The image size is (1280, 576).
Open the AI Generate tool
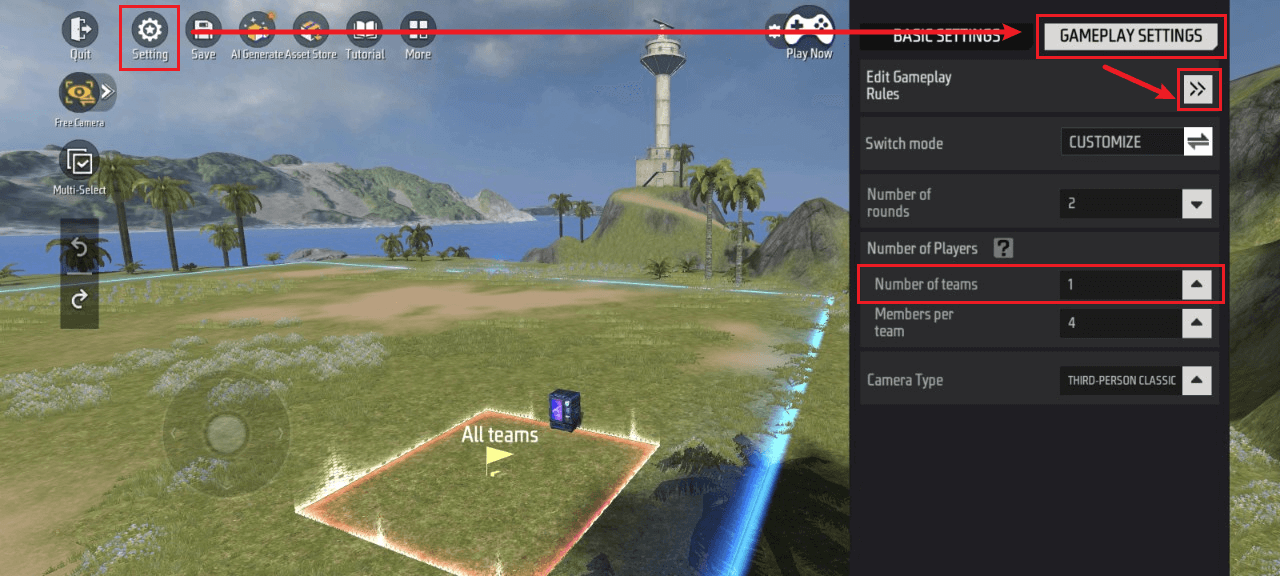pyautogui.click(x=257, y=30)
